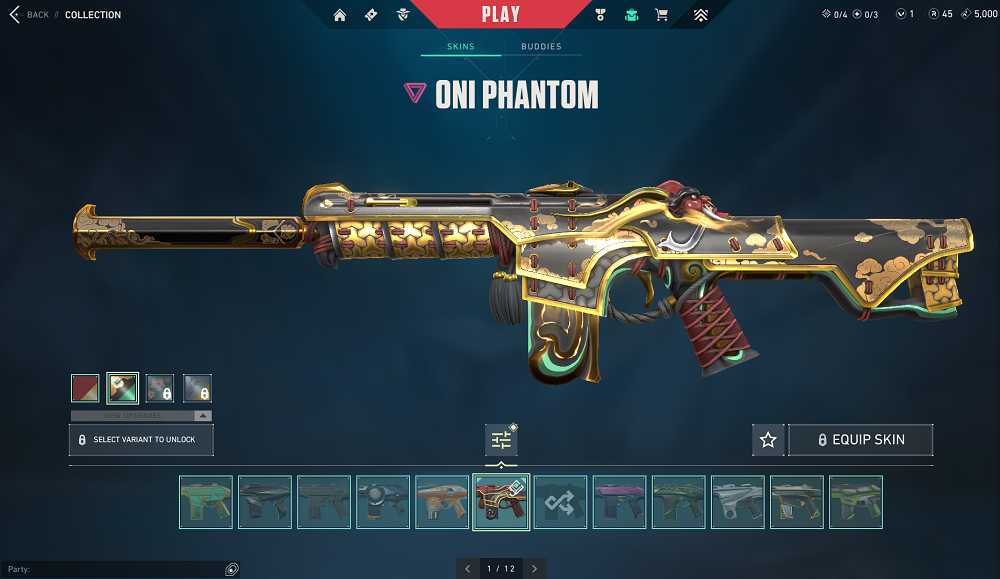Open the career medal icon
This screenshot has height=579, width=1000.
(x=600, y=15)
